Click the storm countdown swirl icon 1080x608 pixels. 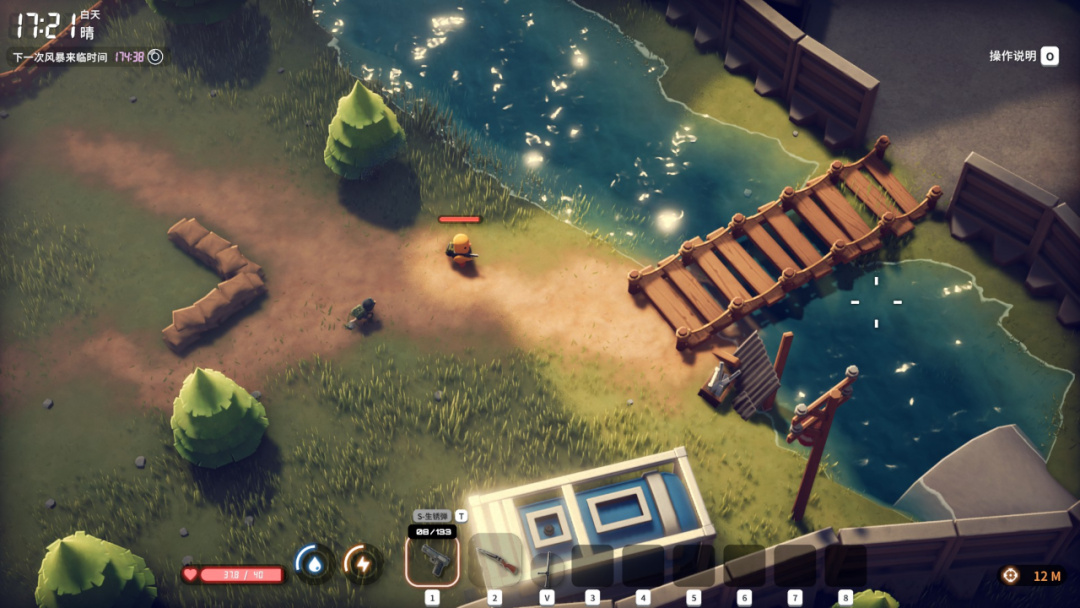(155, 57)
